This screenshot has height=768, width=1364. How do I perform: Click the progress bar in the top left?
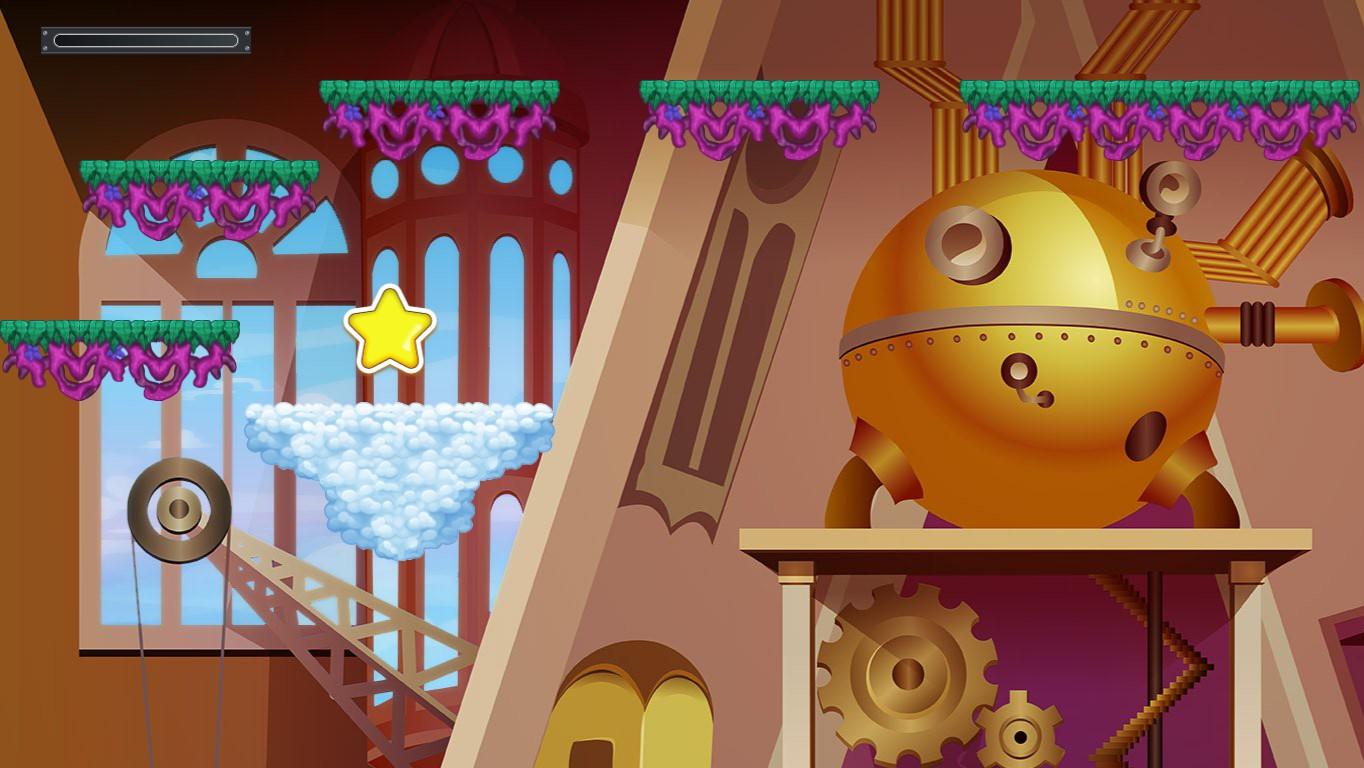click(145, 40)
